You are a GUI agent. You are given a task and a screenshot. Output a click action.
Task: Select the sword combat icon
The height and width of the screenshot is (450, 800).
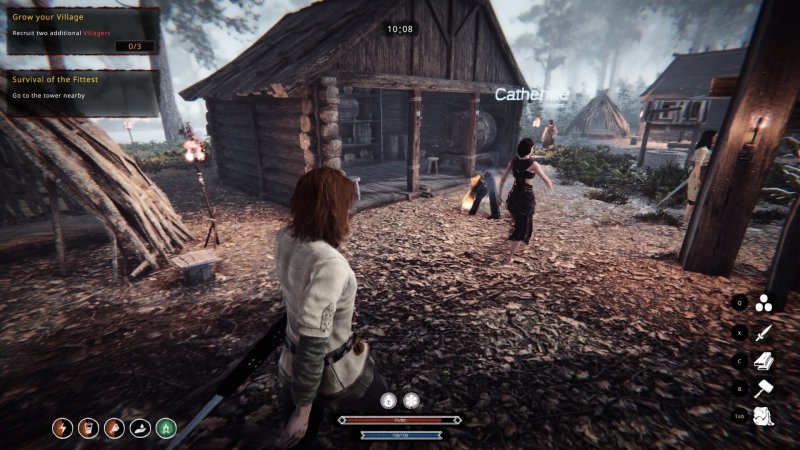pos(765,332)
